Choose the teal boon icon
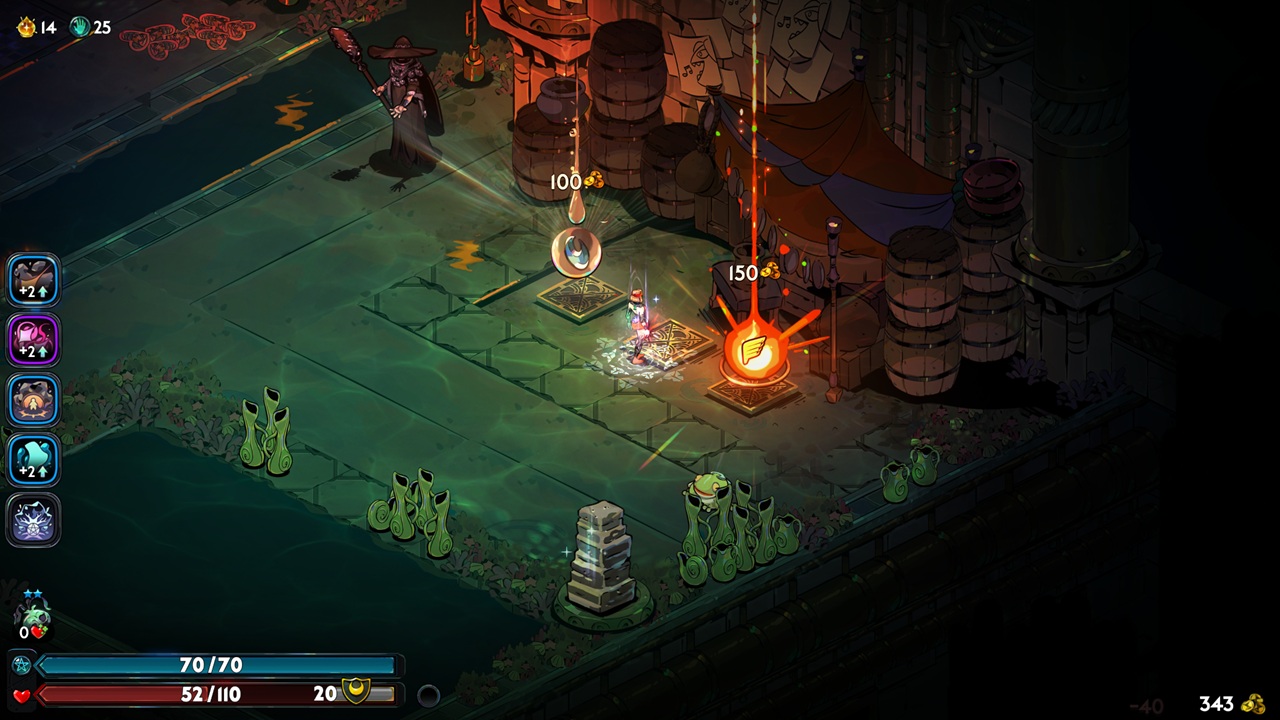 [x=34, y=460]
